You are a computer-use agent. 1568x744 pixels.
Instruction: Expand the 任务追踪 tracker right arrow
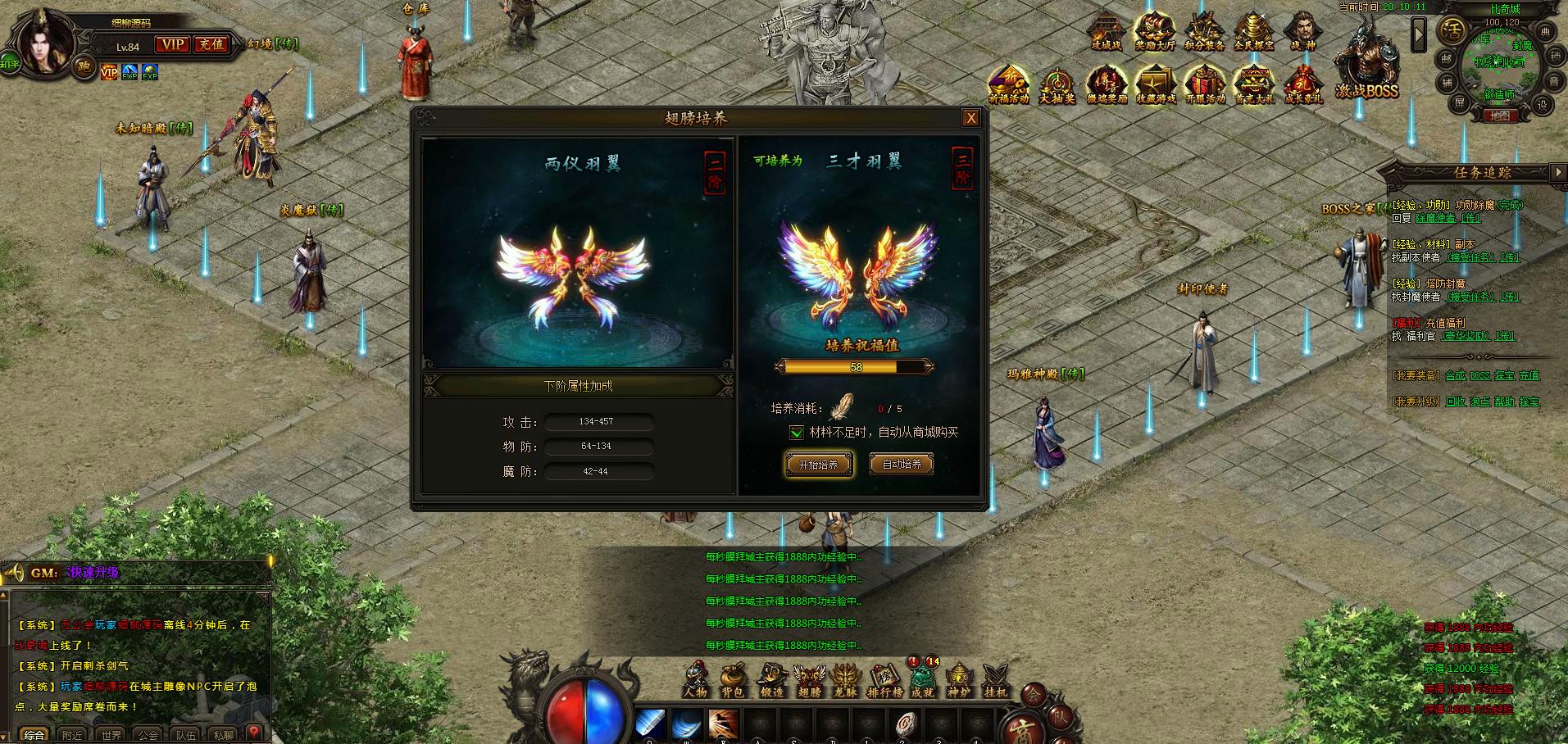tap(1561, 172)
